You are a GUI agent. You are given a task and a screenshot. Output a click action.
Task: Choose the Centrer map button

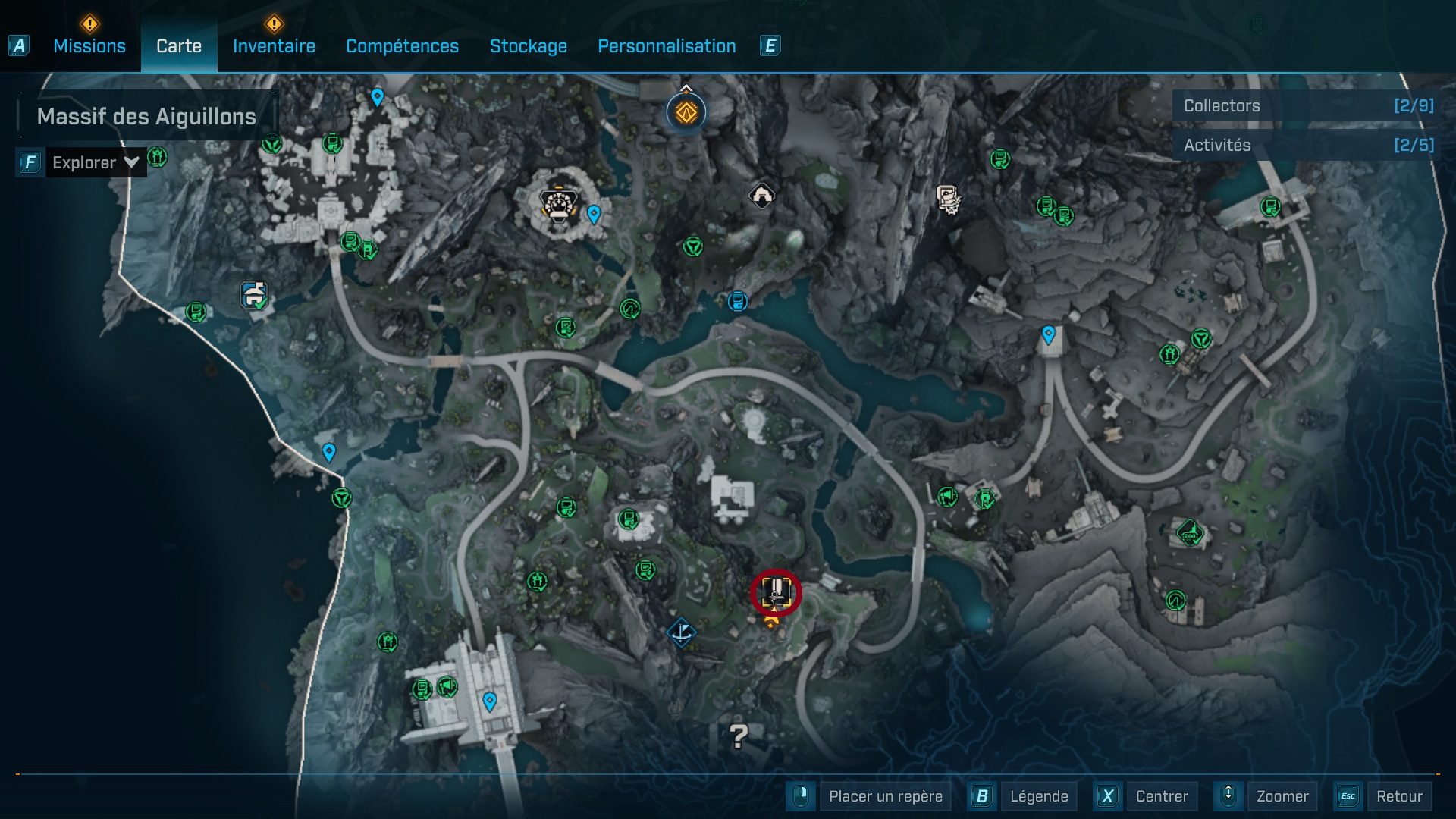pyautogui.click(x=1161, y=796)
